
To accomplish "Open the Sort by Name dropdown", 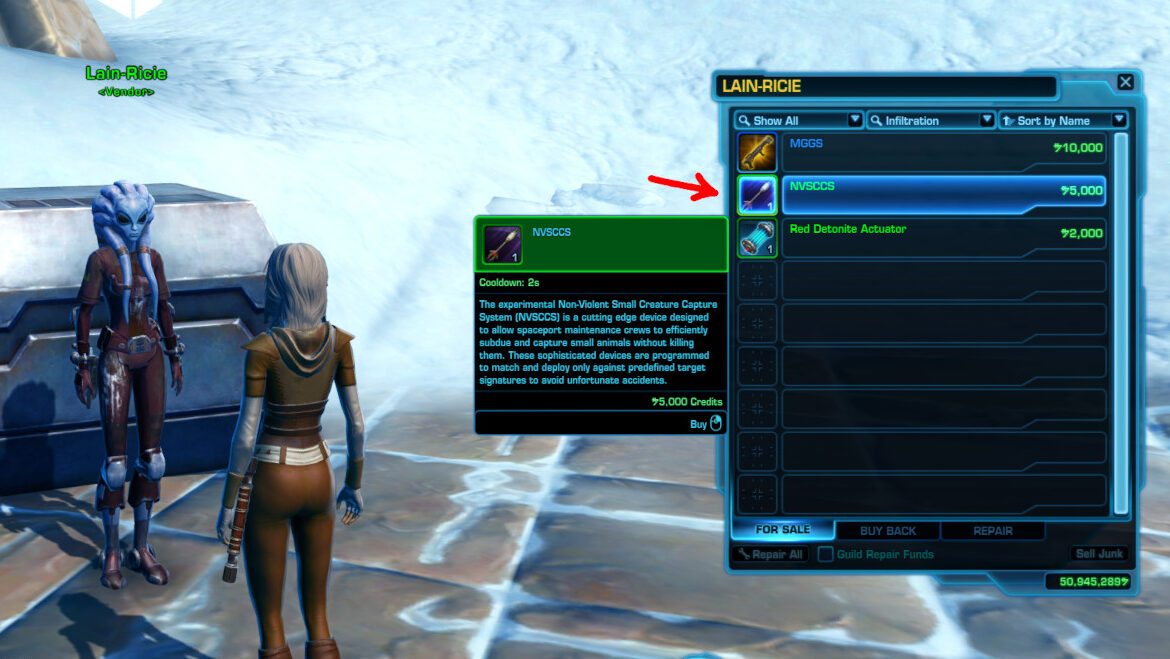I will 1062,120.
